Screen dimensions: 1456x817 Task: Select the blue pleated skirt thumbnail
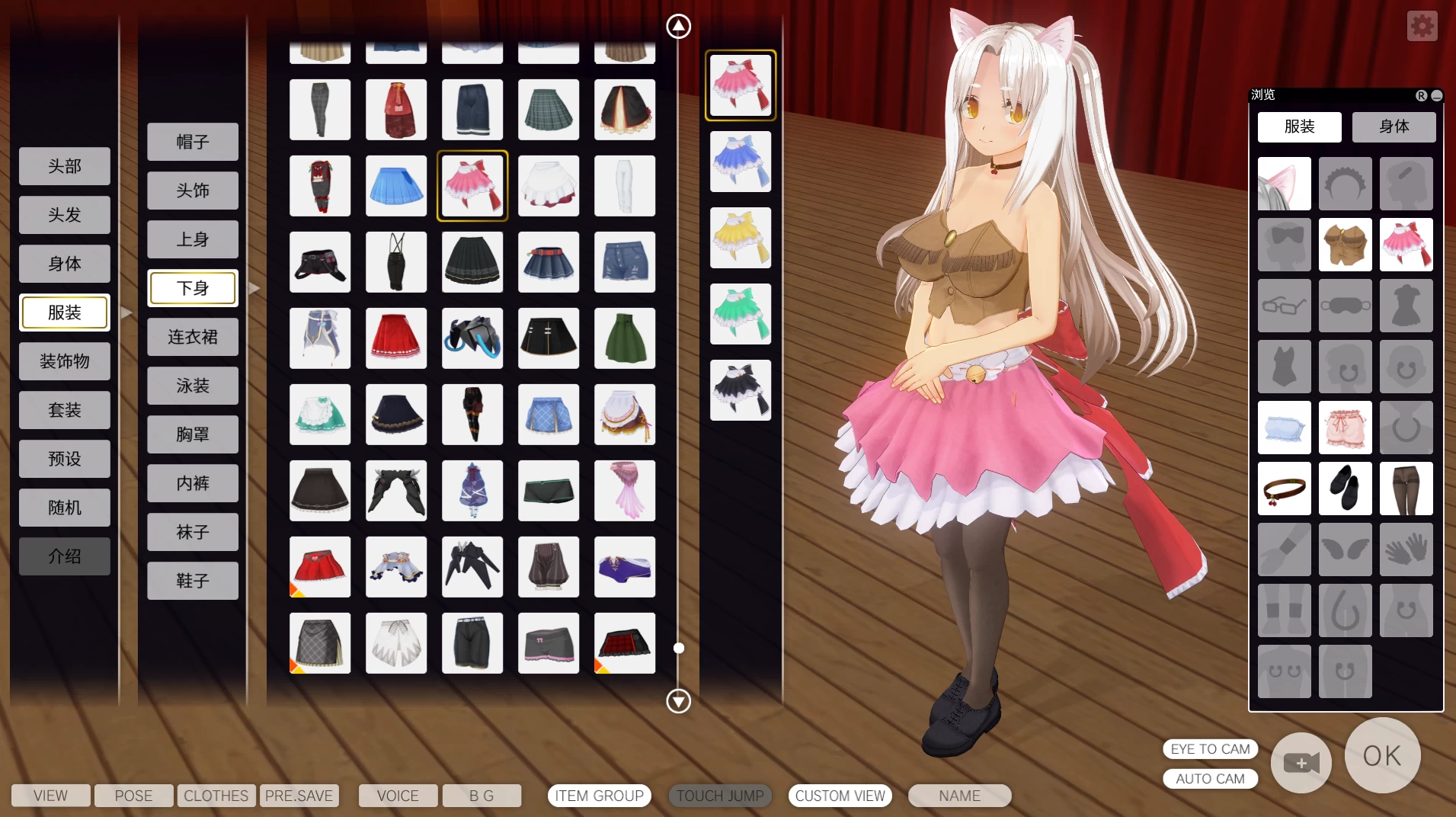pos(396,185)
